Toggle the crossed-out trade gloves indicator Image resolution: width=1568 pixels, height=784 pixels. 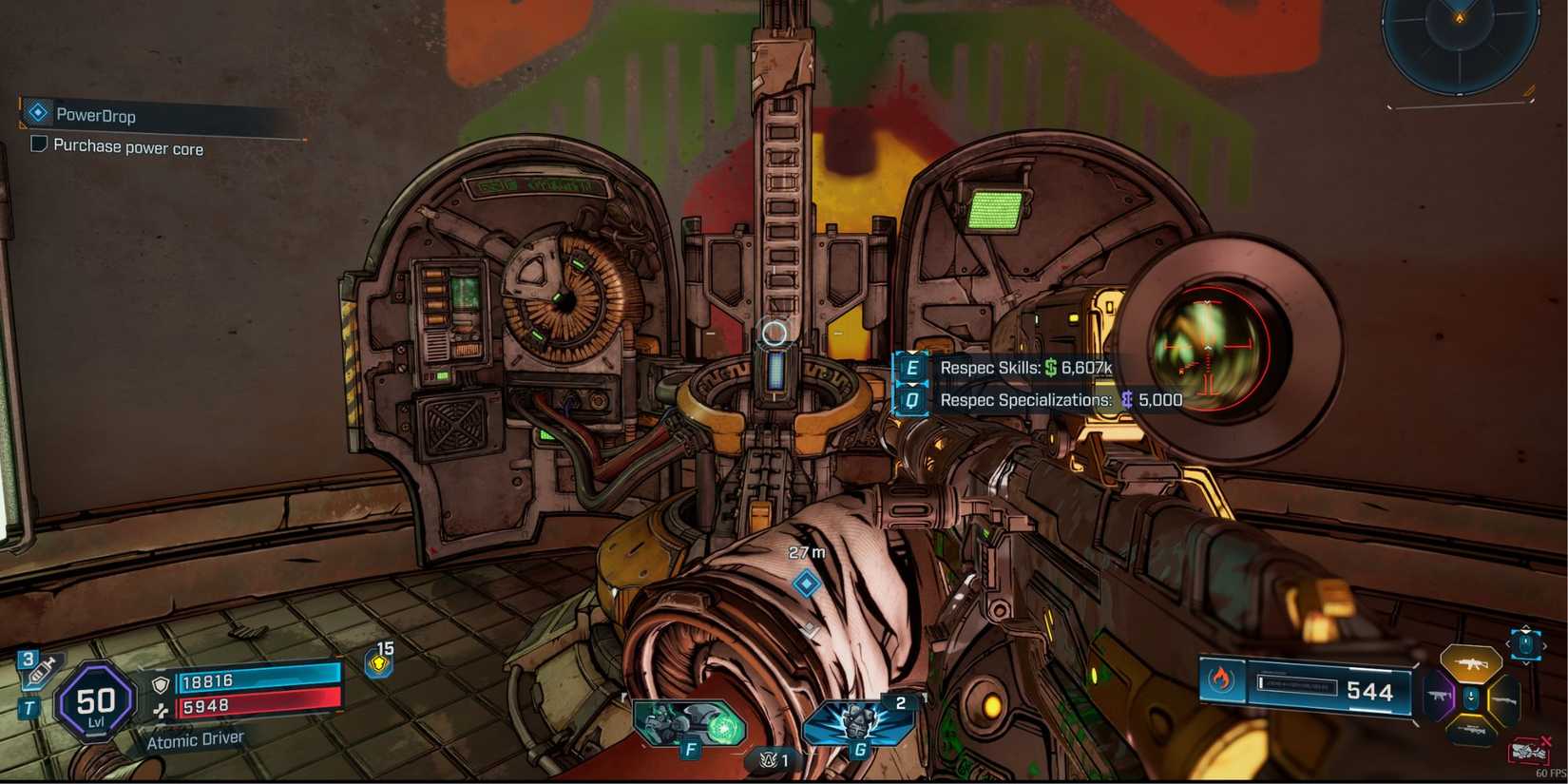(1529, 750)
